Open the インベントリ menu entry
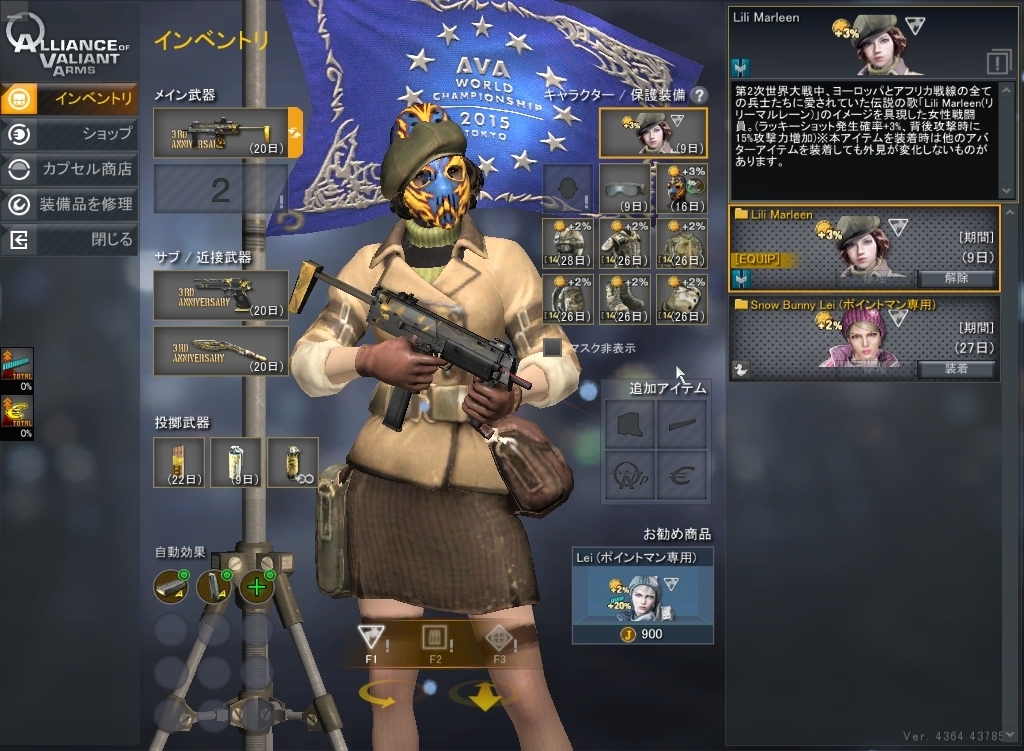The width and height of the screenshot is (1024, 751). pos(70,98)
